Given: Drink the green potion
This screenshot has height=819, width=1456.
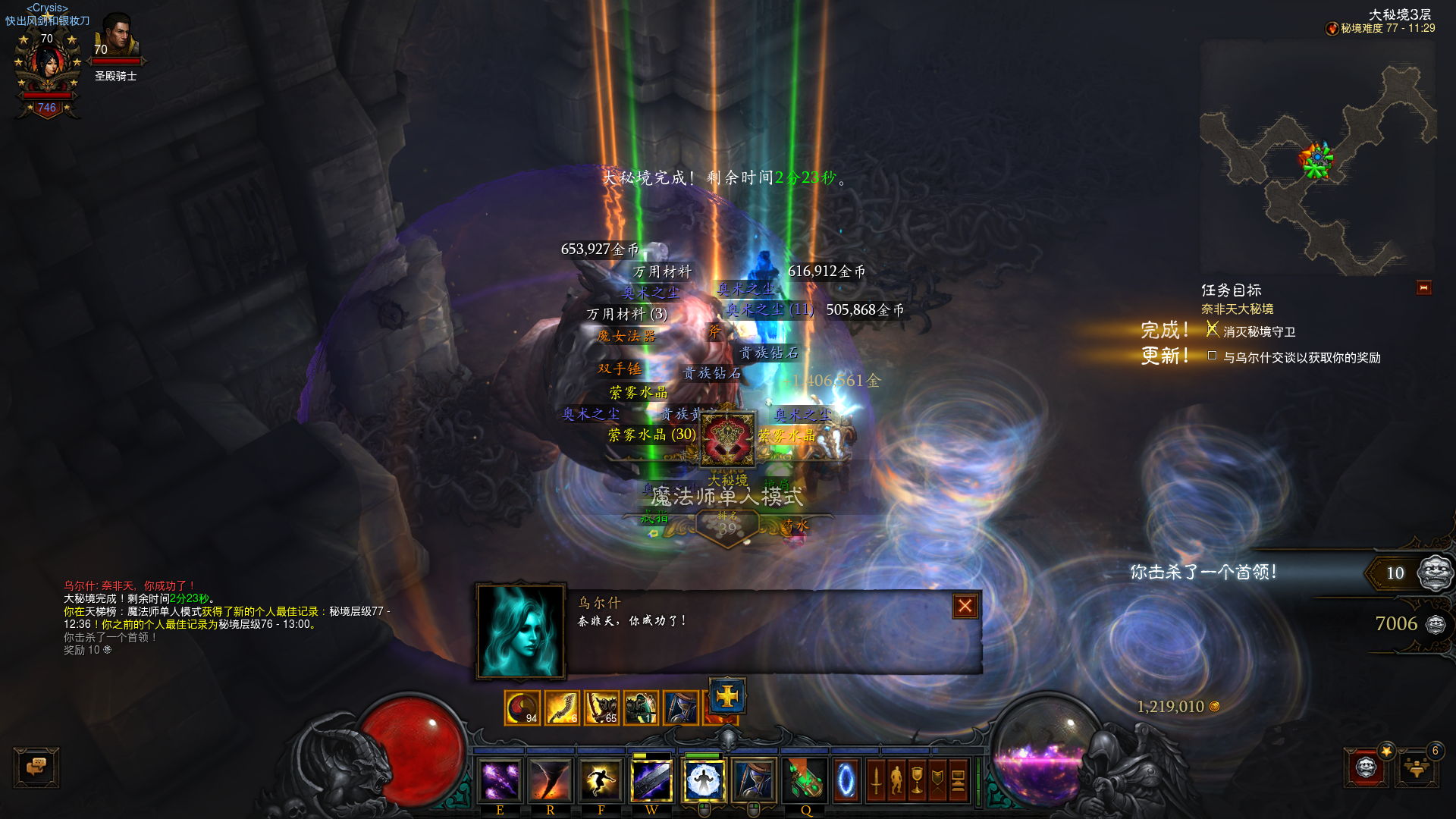Looking at the screenshot, I should click(805, 780).
